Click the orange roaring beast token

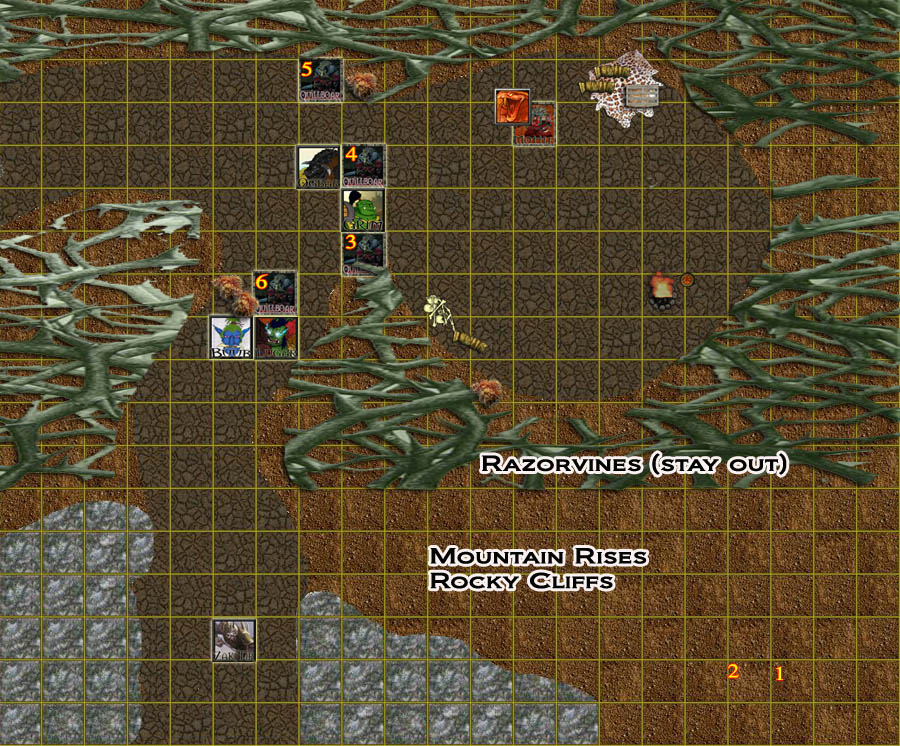pos(512,106)
